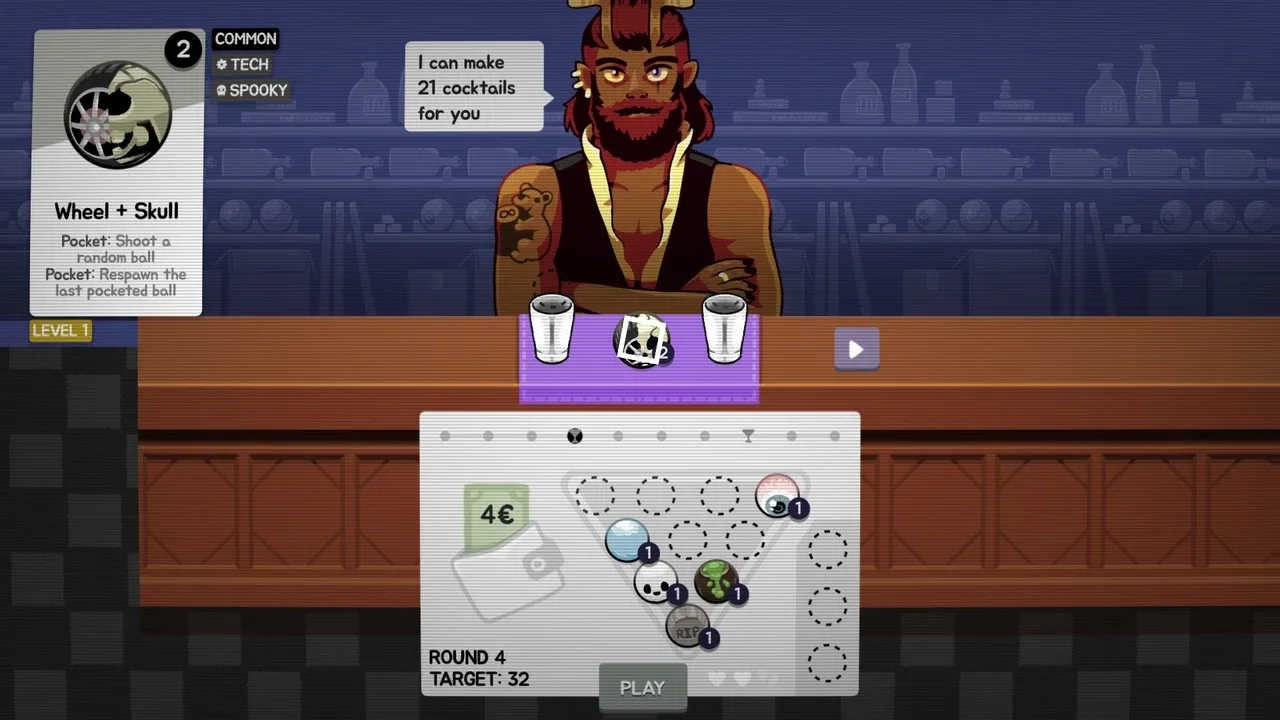Choose the green slime ball
Image resolution: width=1280 pixels, height=720 pixels.
click(716, 581)
